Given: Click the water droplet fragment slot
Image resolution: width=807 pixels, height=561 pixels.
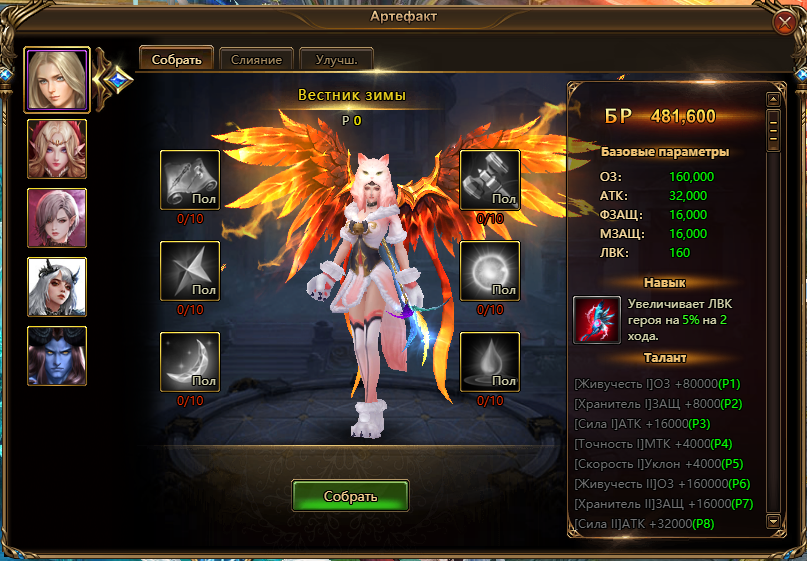Looking at the screenshot, I should pos(490,362).
